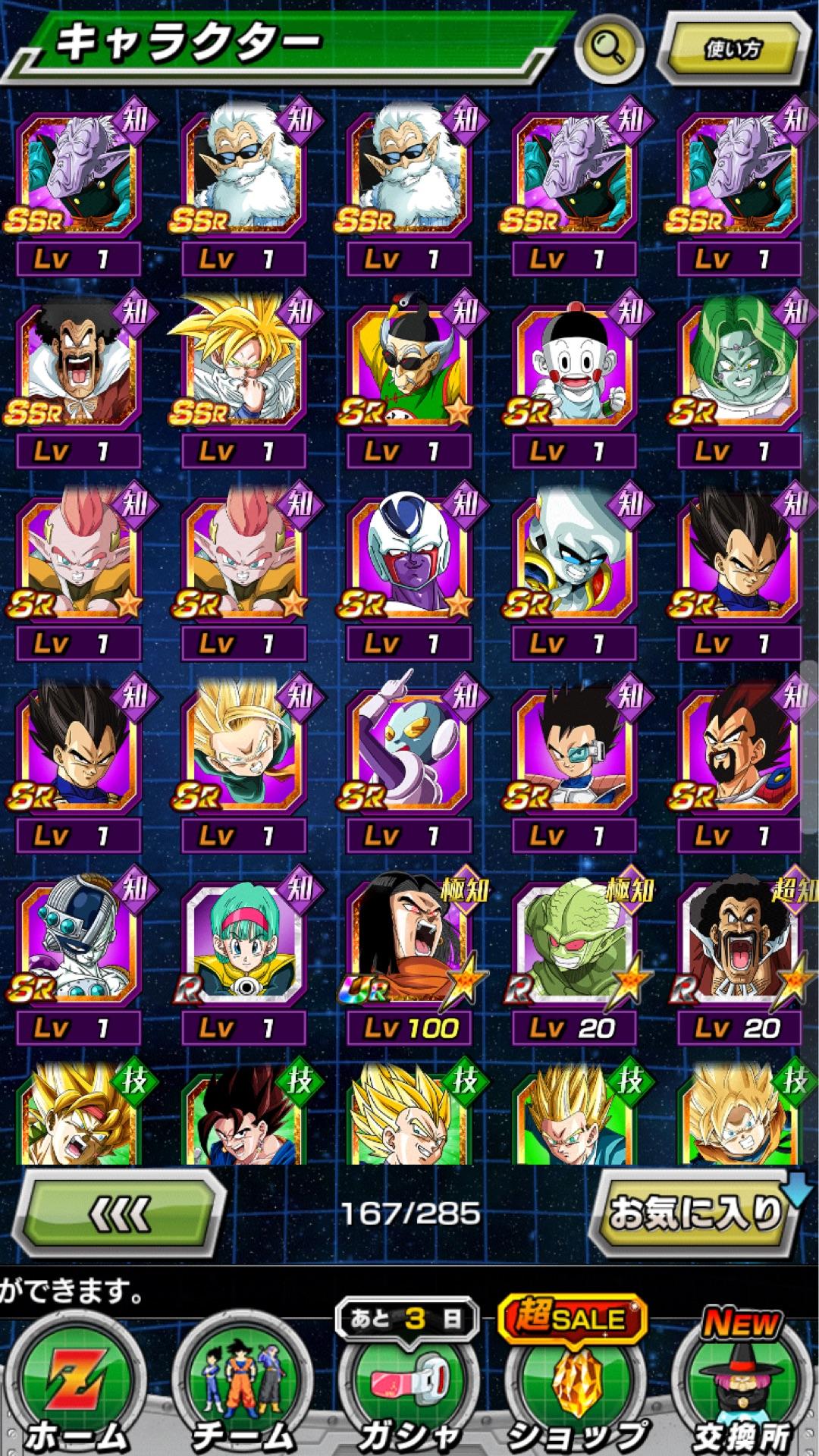Go to the ホーム home screen
819x1456 pixels.
(x=76, y=1389)
